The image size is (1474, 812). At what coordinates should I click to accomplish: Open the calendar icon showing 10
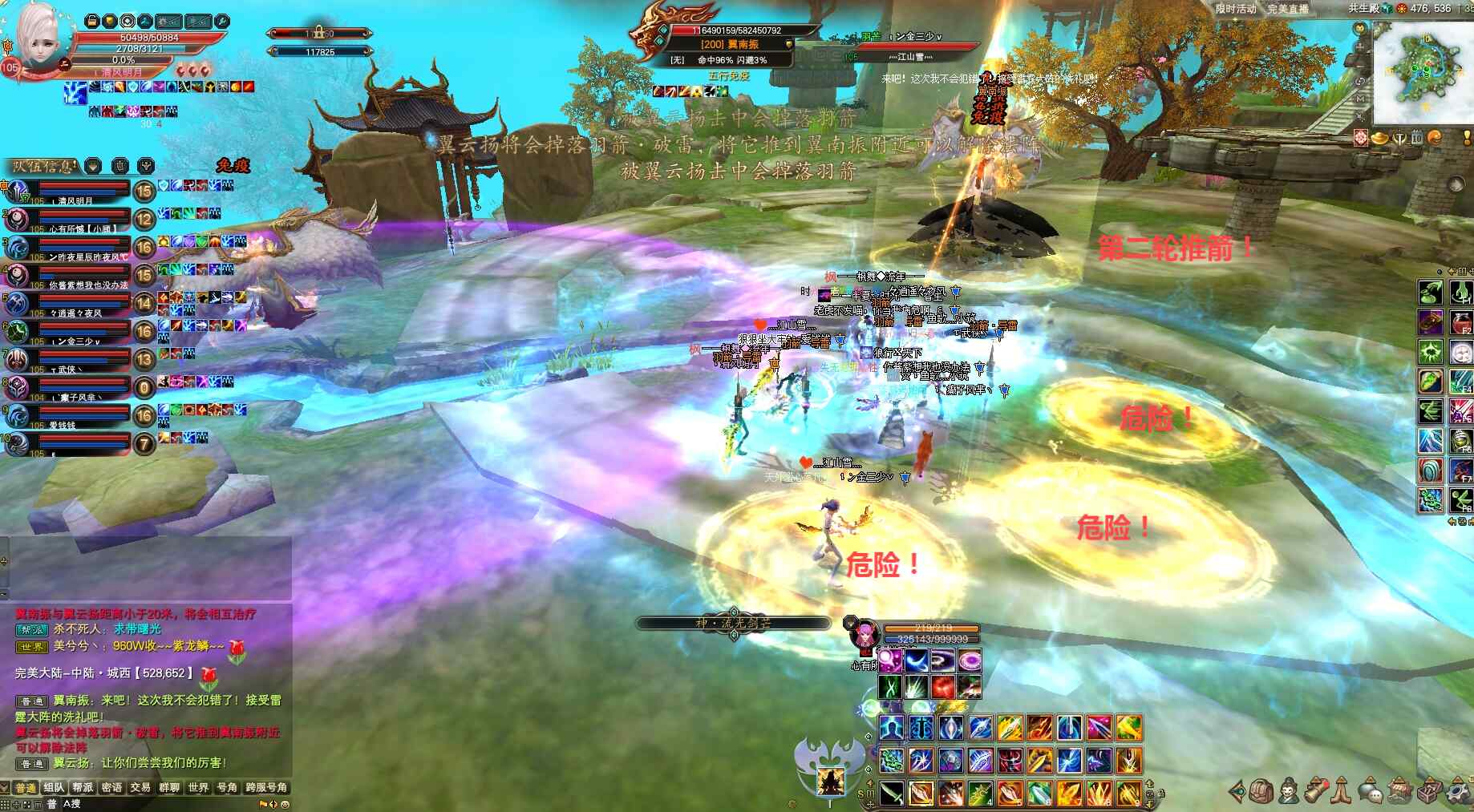pos(1416,139)
